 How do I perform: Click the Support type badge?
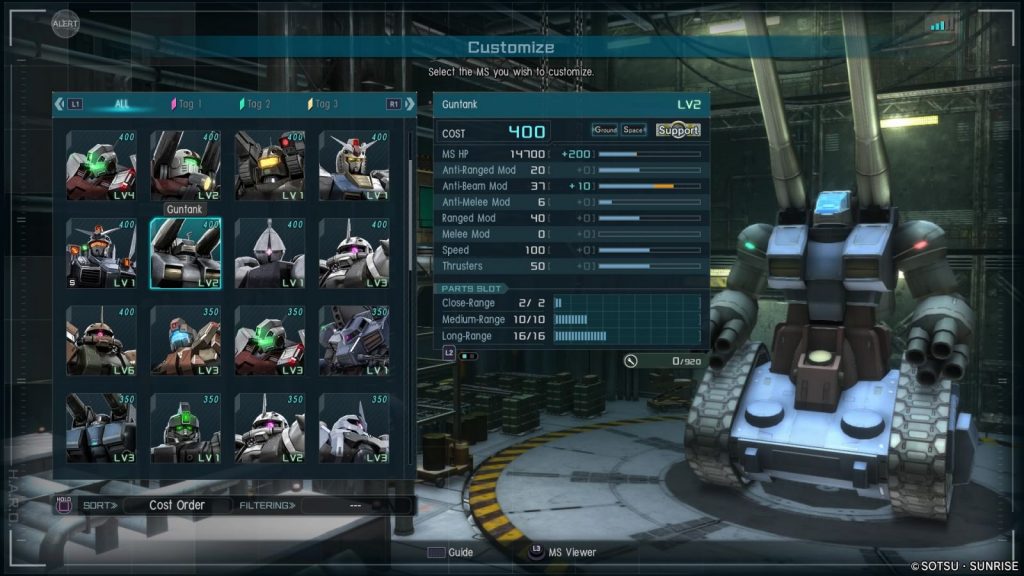678,131
